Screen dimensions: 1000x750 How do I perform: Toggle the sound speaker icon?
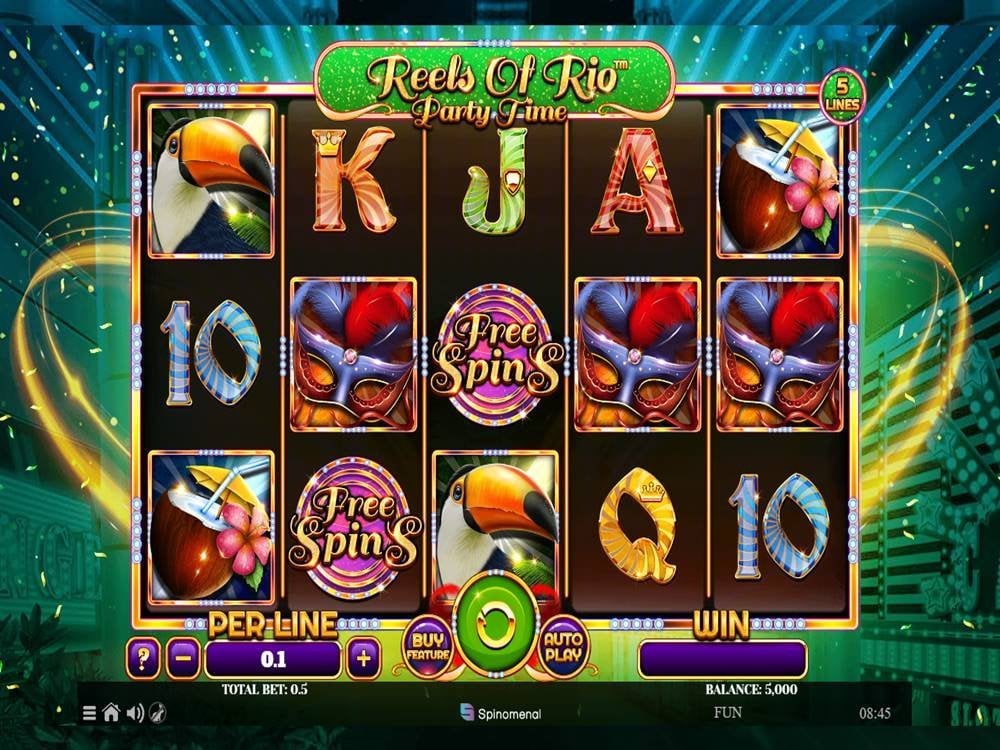(x=134, y=713)
